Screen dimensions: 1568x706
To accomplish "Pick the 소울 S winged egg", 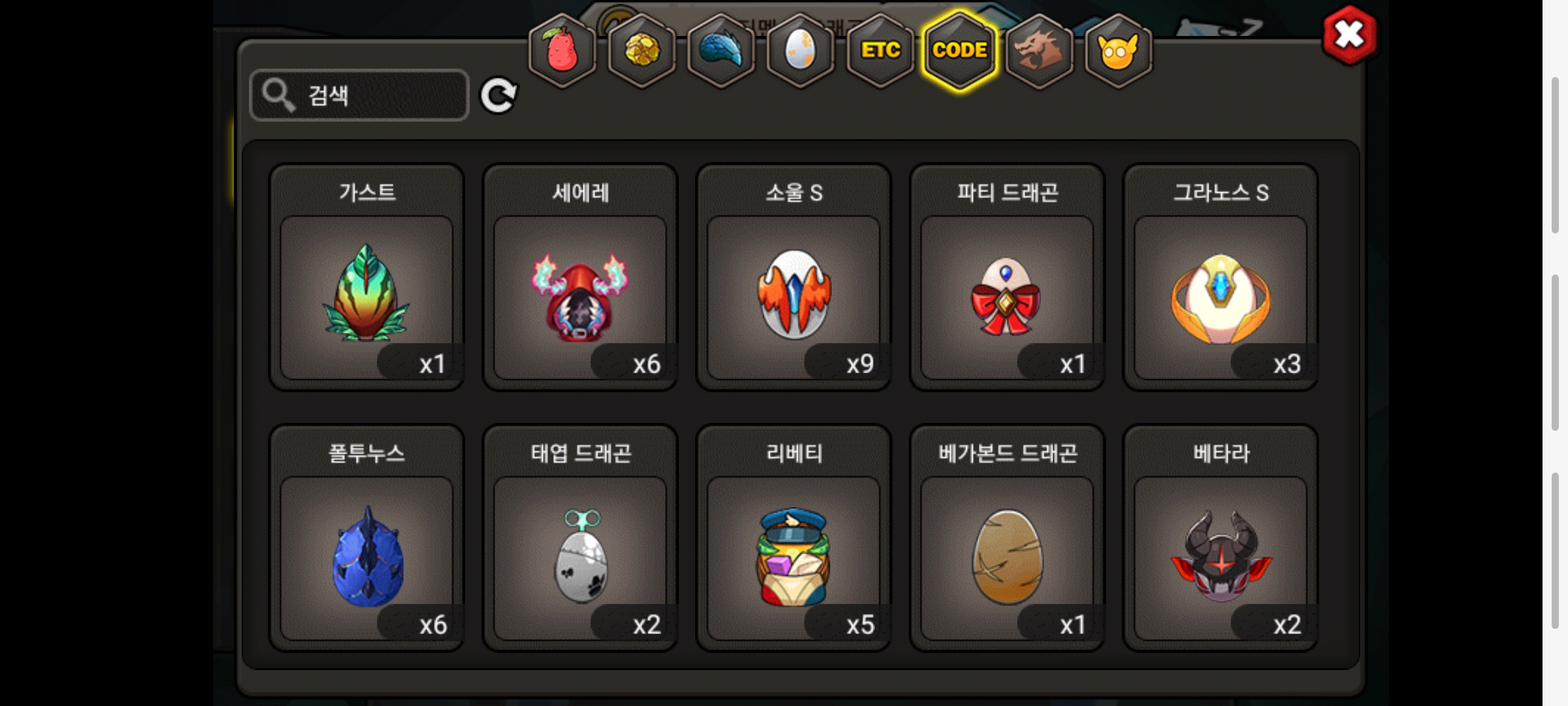I will pos(794,294).
